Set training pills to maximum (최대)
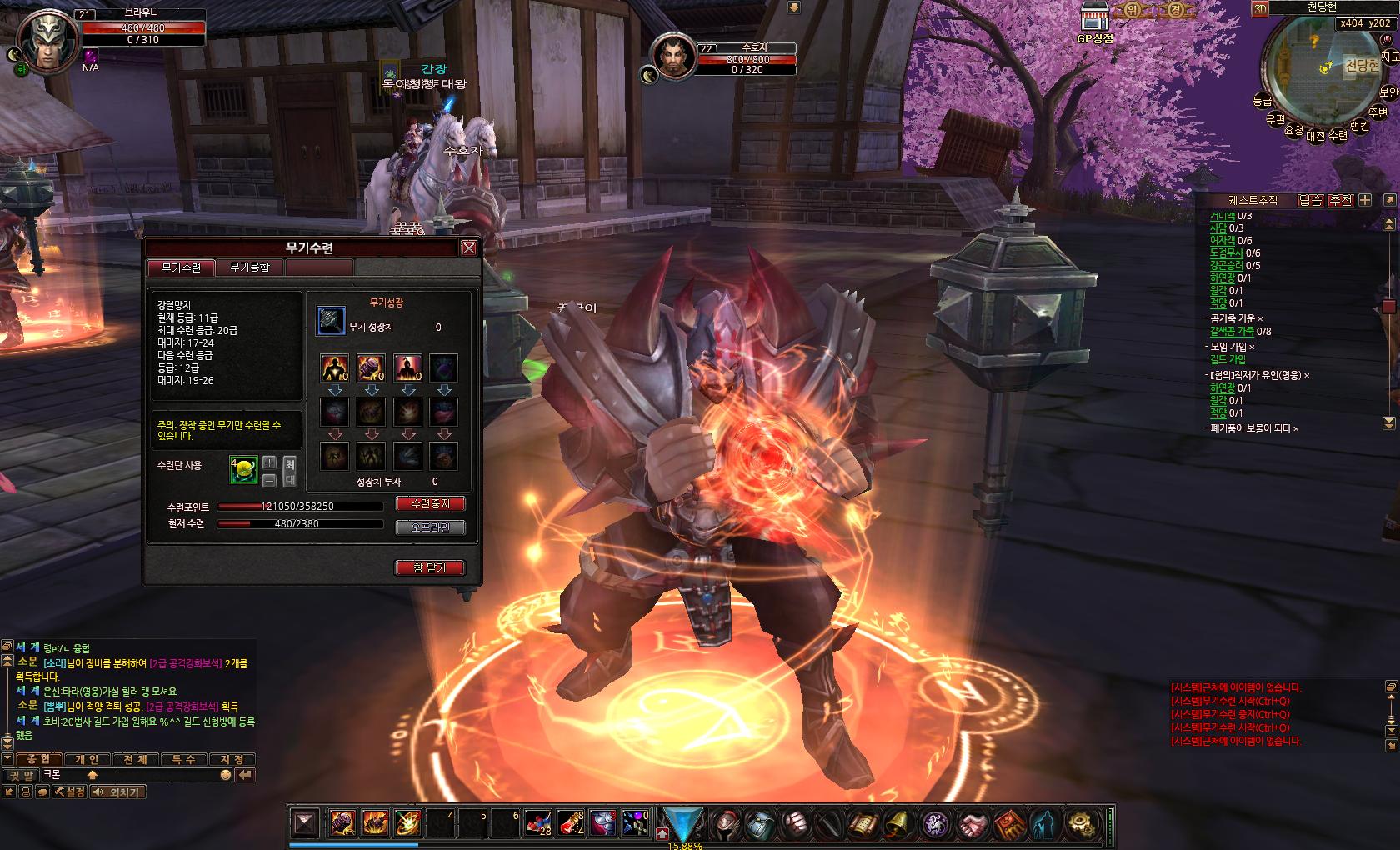1400x850 pixels. click(290, 471)
